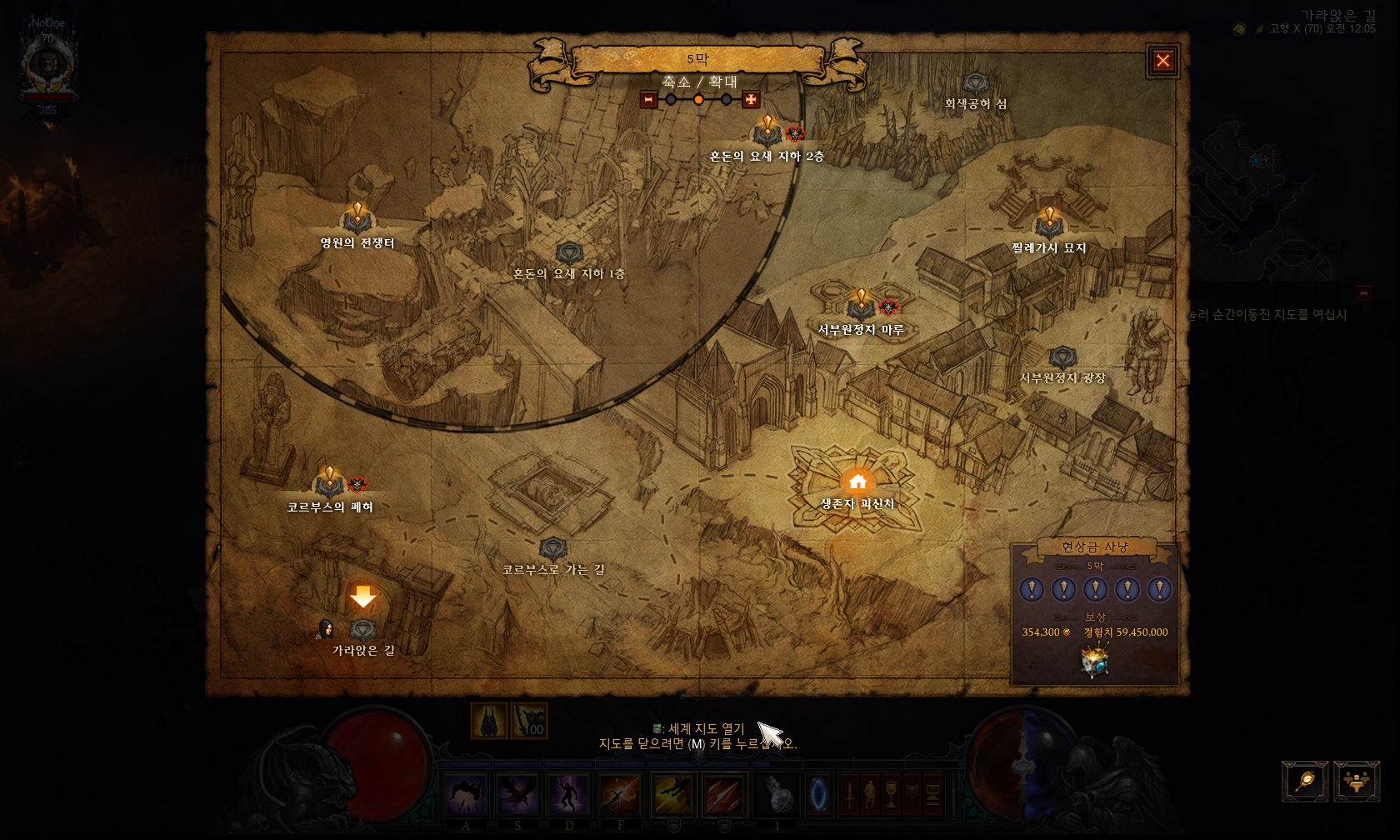The height and width of the screenshot is (840, 1400).
Task: Select the 가라앉은 길 waypoint
Action: tap(362, 629)
